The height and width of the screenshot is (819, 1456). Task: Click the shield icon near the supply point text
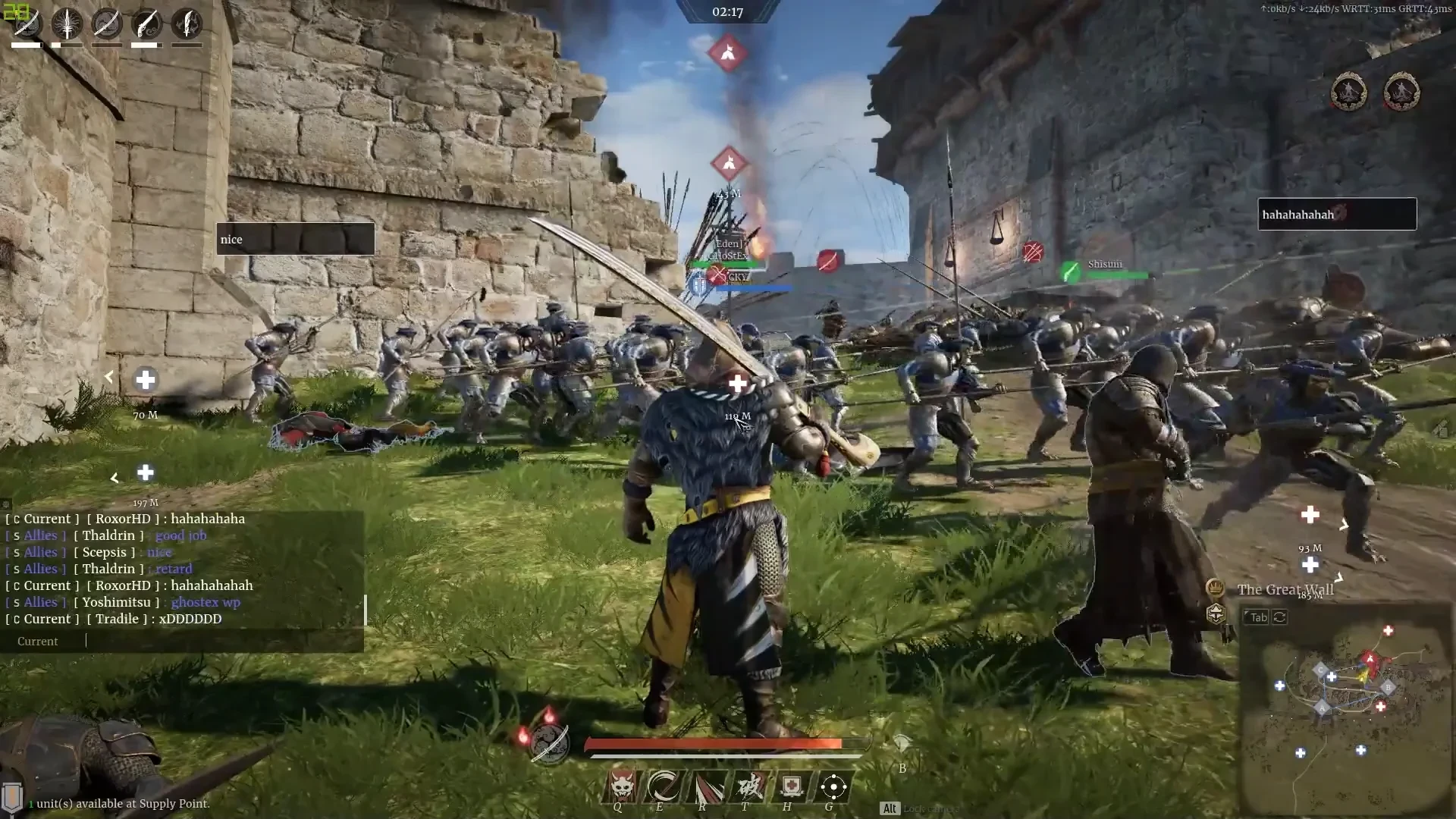click(x=12, y=796)
